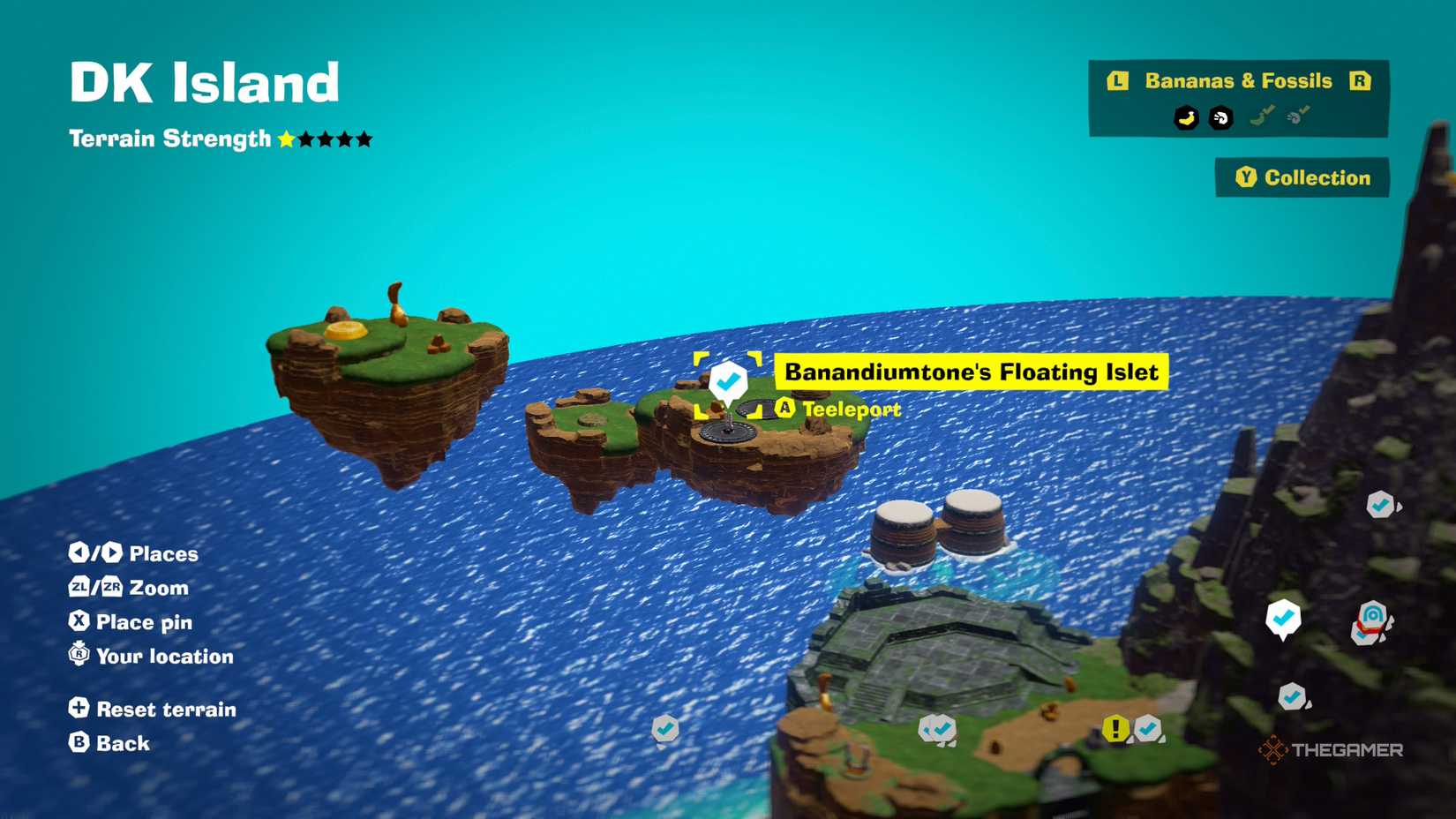The width and height of the screenshot is (1456, 819).
Task: Click the white speech-bubble checkmark marker near the mountain
Action: coord(1282,618)
